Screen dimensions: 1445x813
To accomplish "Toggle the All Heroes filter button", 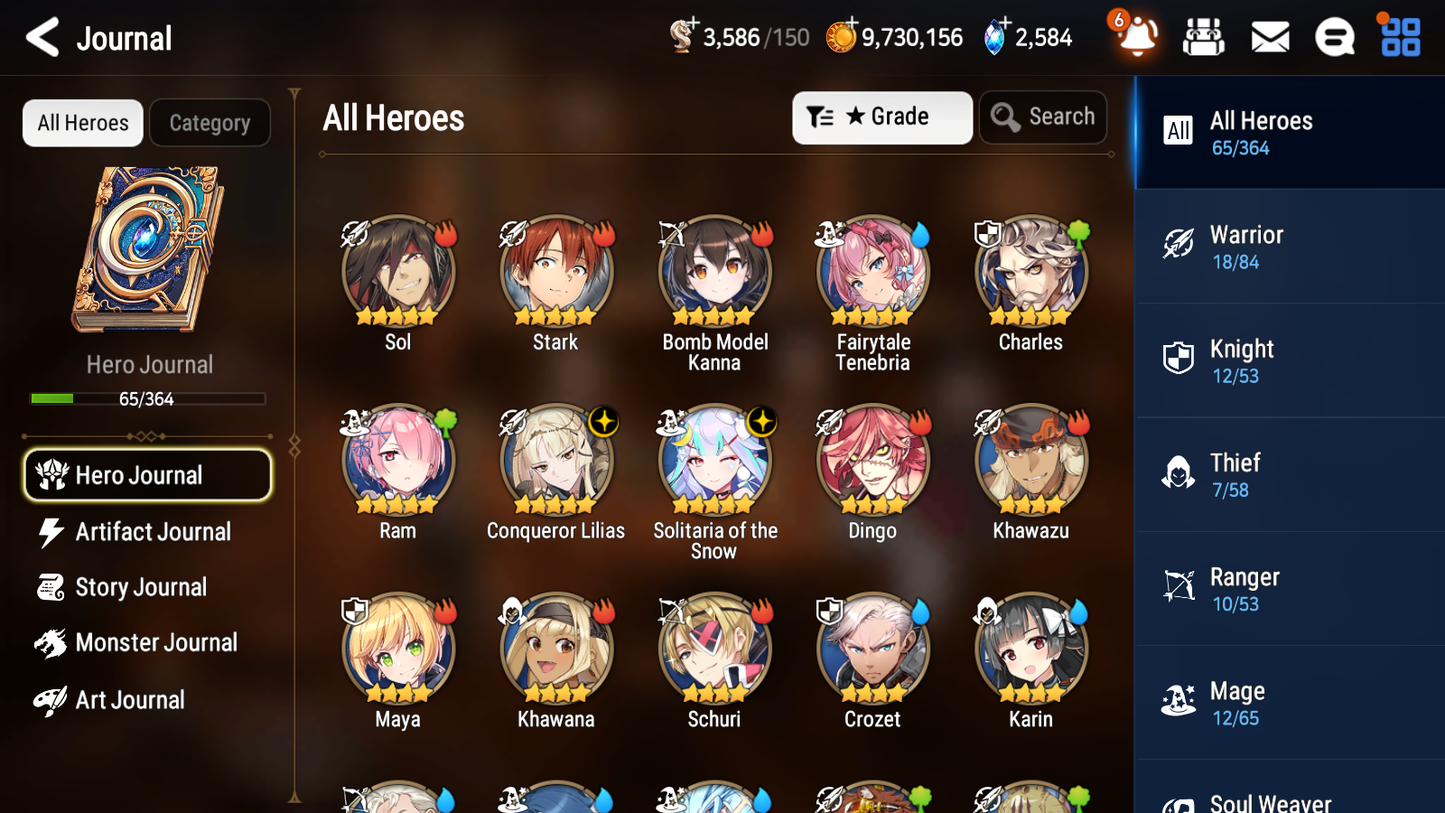I will pos(82,122).
